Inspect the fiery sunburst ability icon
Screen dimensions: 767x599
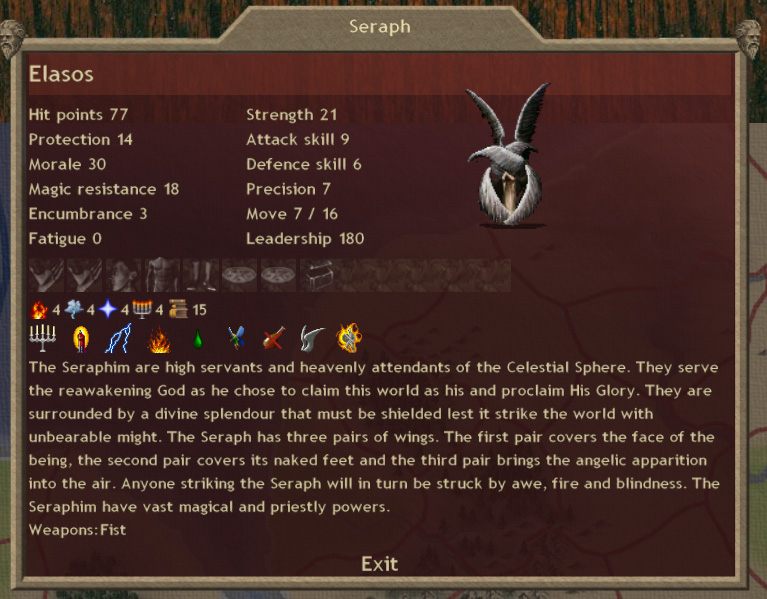tap(349, 339)
